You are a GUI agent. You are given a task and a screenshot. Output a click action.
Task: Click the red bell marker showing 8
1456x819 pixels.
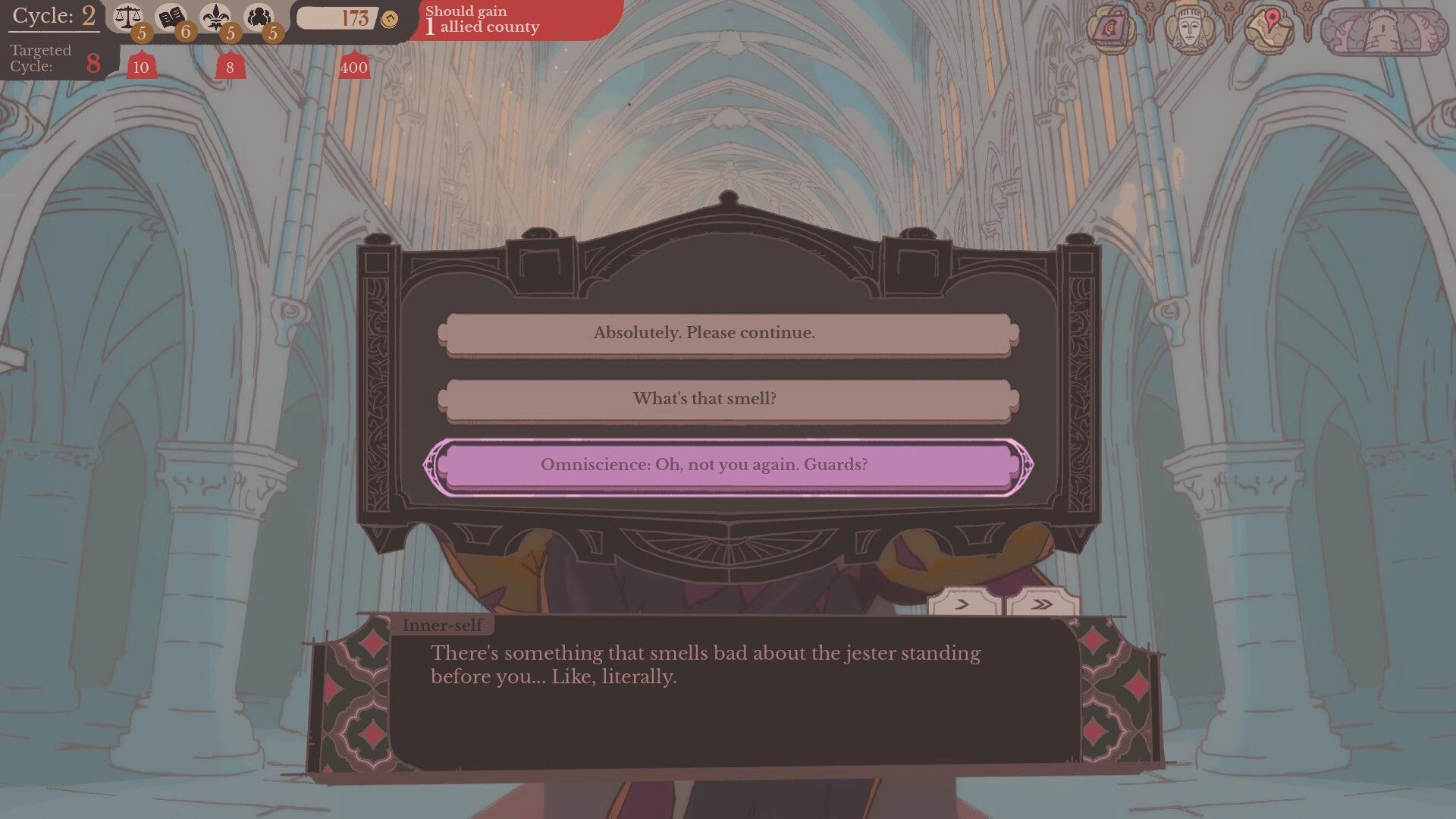(230, 67)
